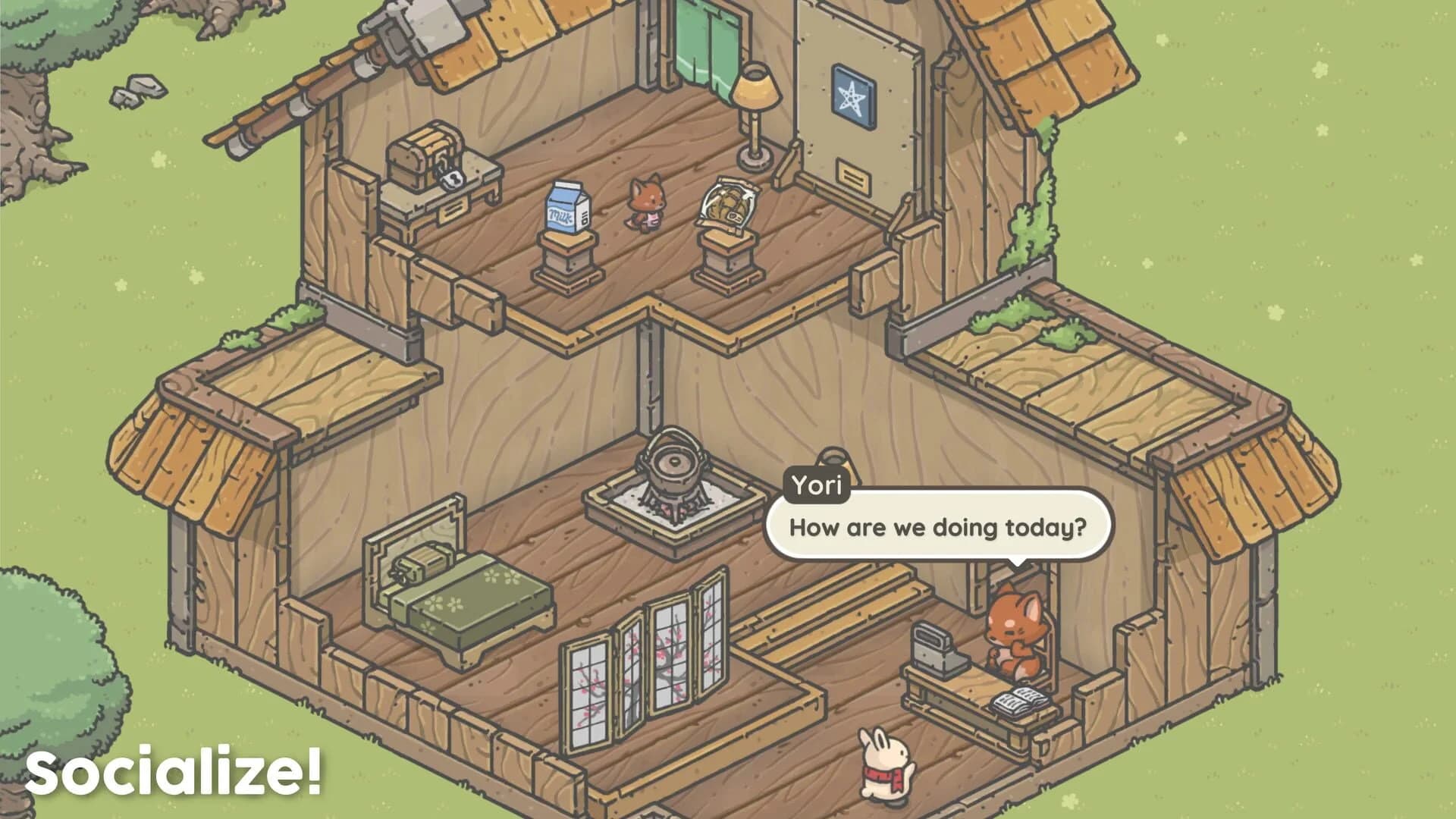Click the pentagram picture on the wall
The image size is (1456, 819).
pos(855,95)
